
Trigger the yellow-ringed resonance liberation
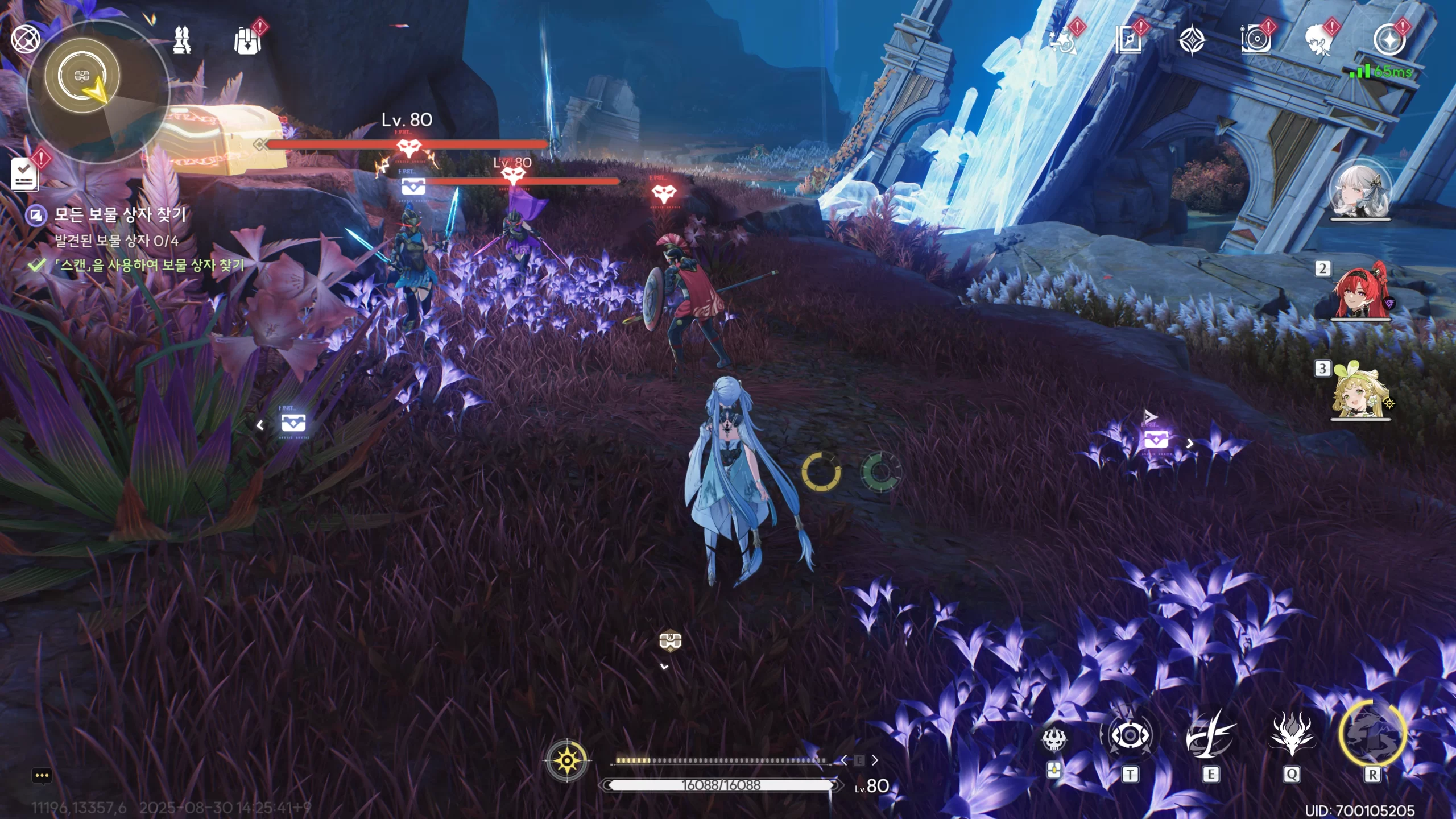tap(1372, 735)
